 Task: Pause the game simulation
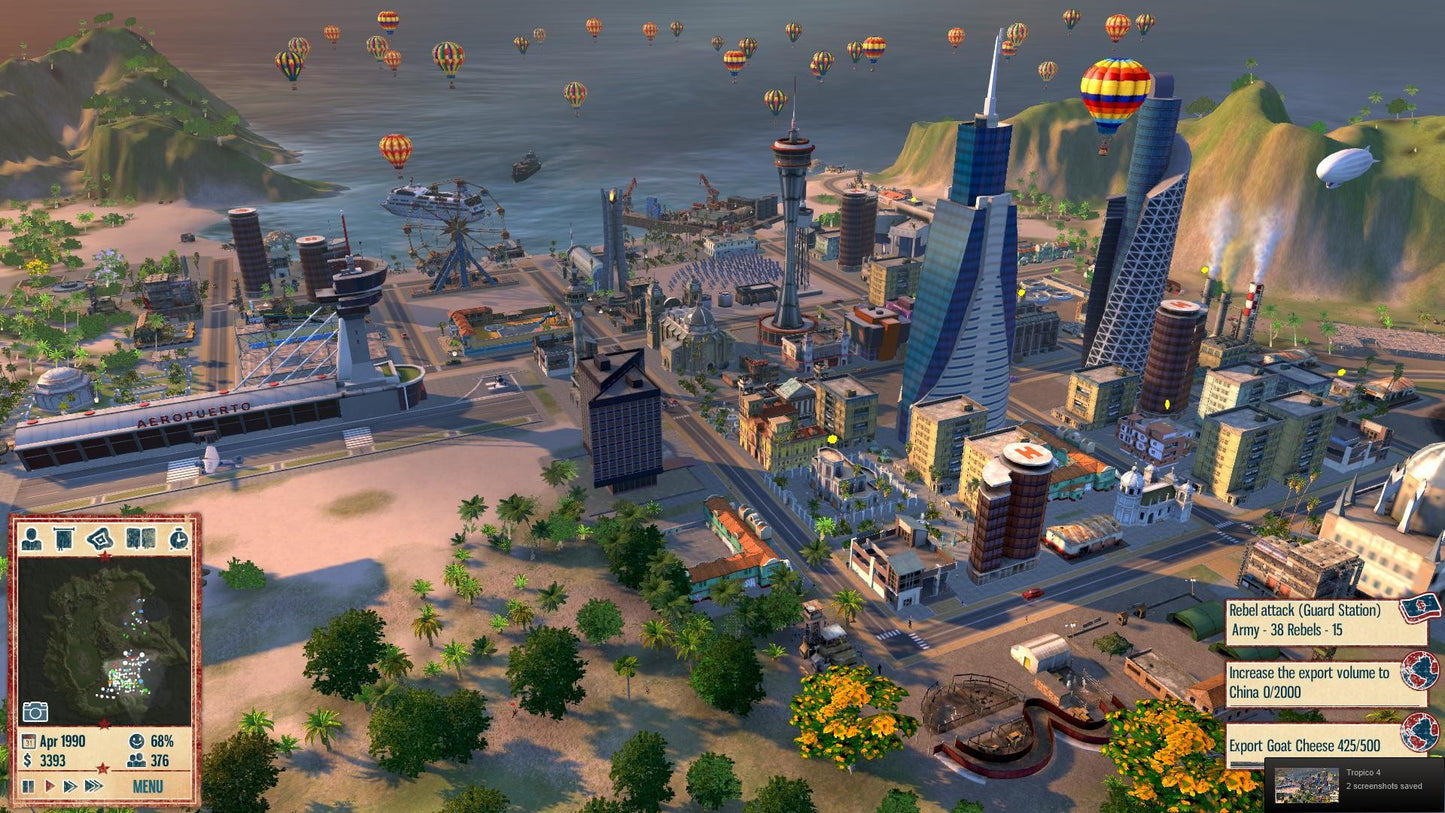click(x=30, y=785)
